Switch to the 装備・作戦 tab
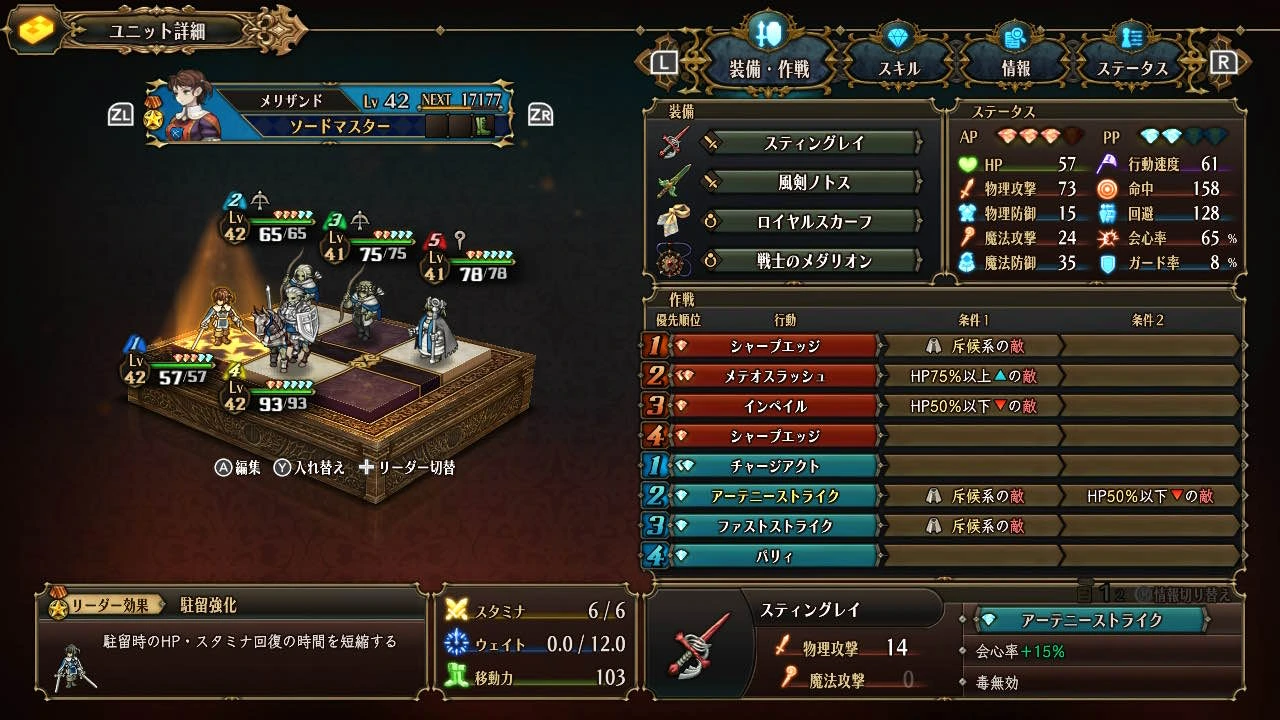1280x720 pixels. click(x=768, y=68)
